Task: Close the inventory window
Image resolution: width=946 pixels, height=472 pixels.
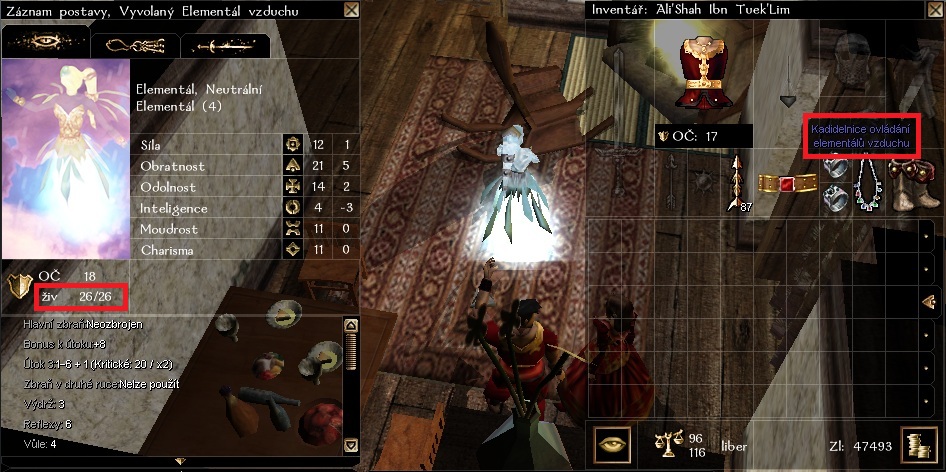Action: coord(934,10)
